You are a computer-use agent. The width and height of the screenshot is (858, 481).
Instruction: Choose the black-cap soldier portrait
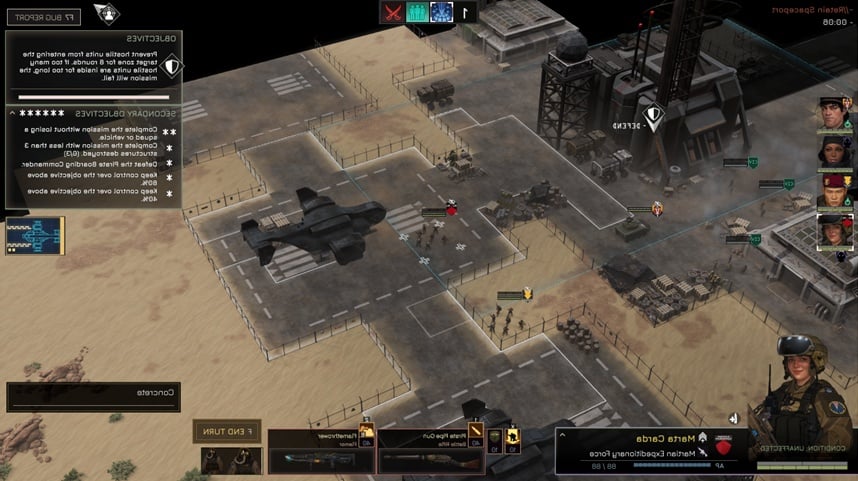point(833,113)
